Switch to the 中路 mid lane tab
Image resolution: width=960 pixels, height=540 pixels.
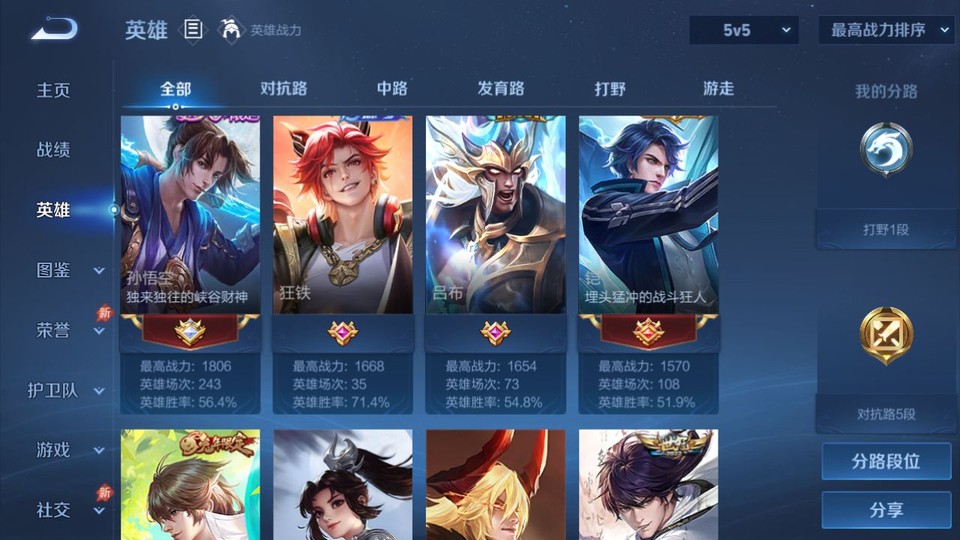pyautogui.click(x=392, y=88)
